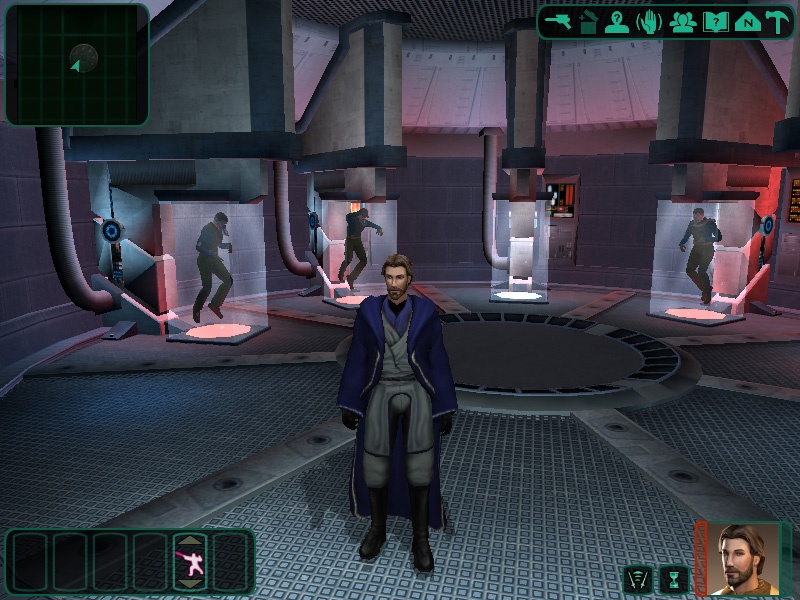800x600 pixels.
Task: Open the Equipment screen via blaster icon
Action: pyautogui.click(x=557, y=22)
